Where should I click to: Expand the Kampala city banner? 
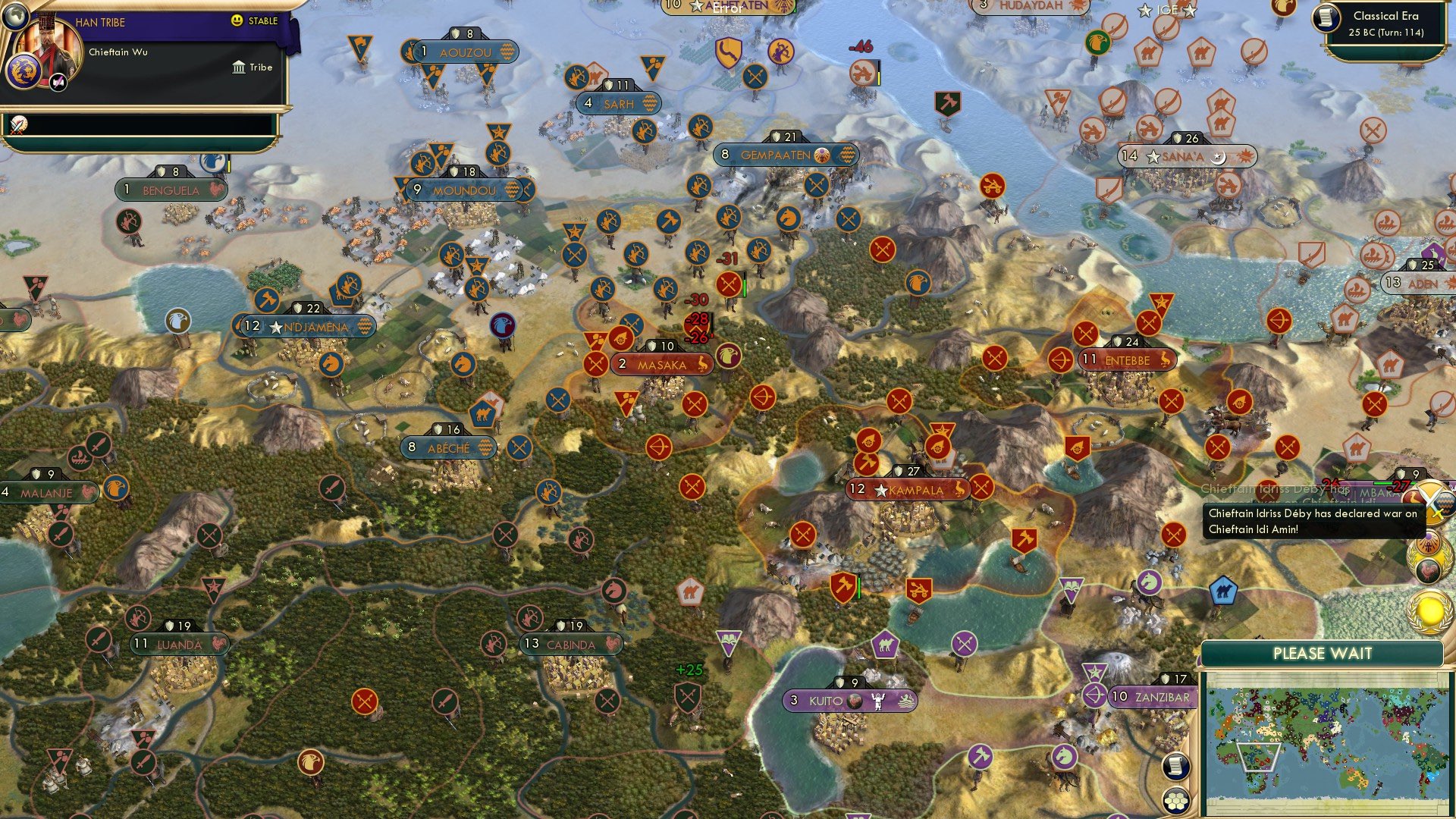(907, 490)
